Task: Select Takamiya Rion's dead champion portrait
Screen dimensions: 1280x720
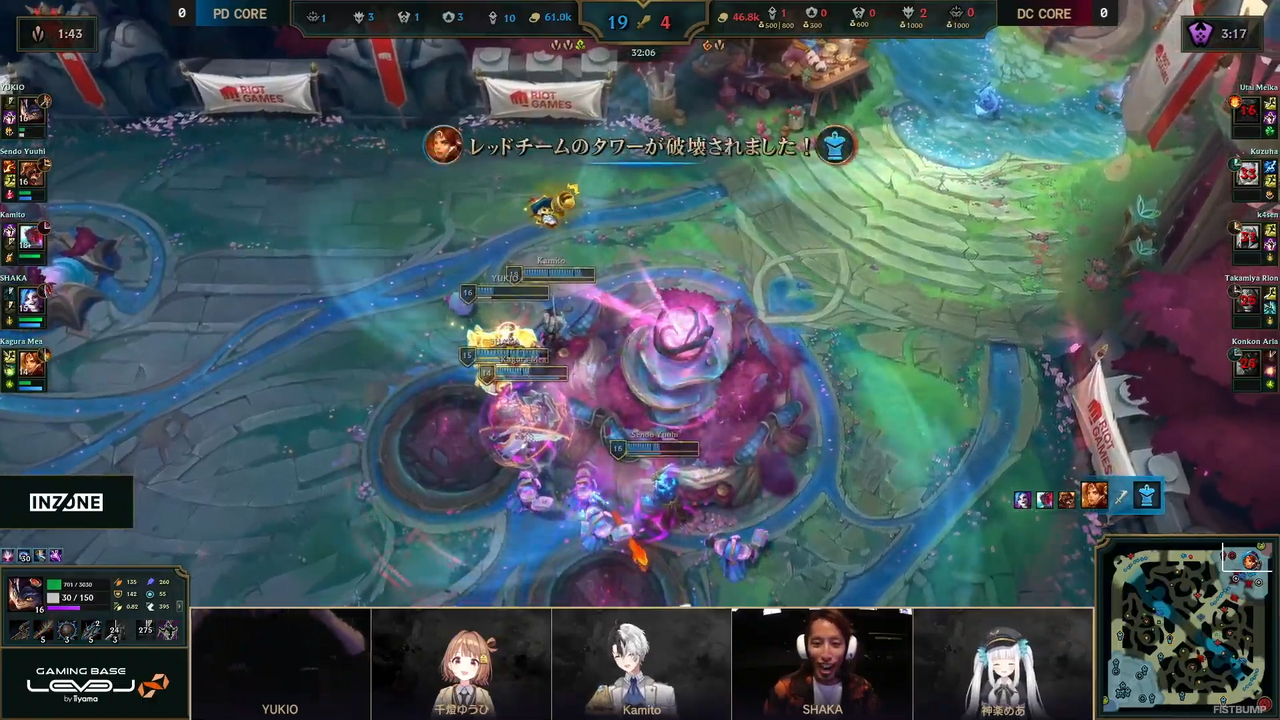Action: pos(1247,300)
